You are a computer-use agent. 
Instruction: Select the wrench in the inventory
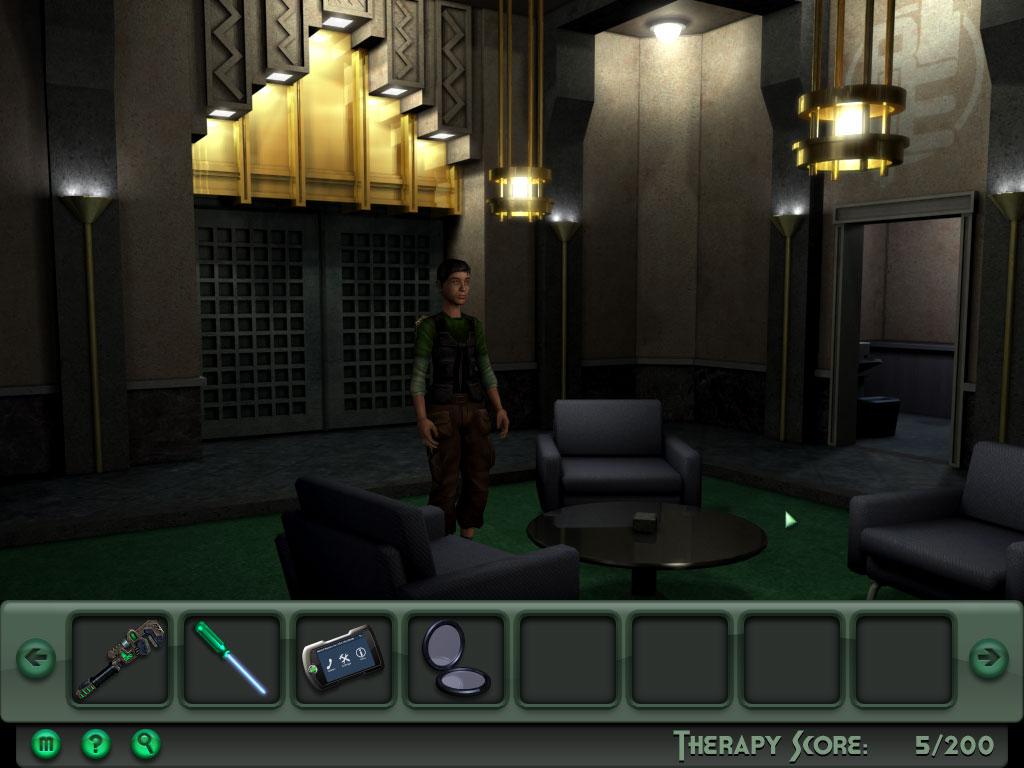(x=120, y=659)
